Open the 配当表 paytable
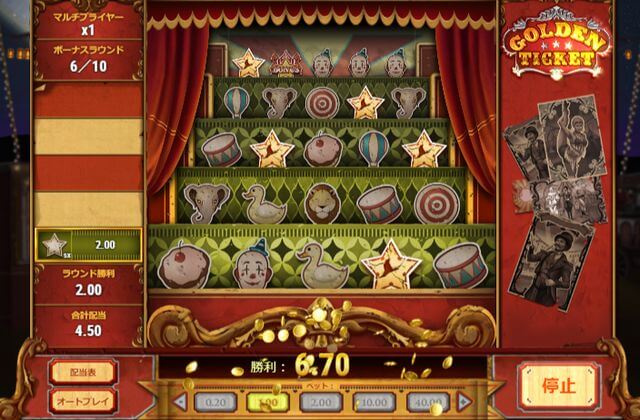Viewport: 640px width, 420px height. (x=83, y=372)
